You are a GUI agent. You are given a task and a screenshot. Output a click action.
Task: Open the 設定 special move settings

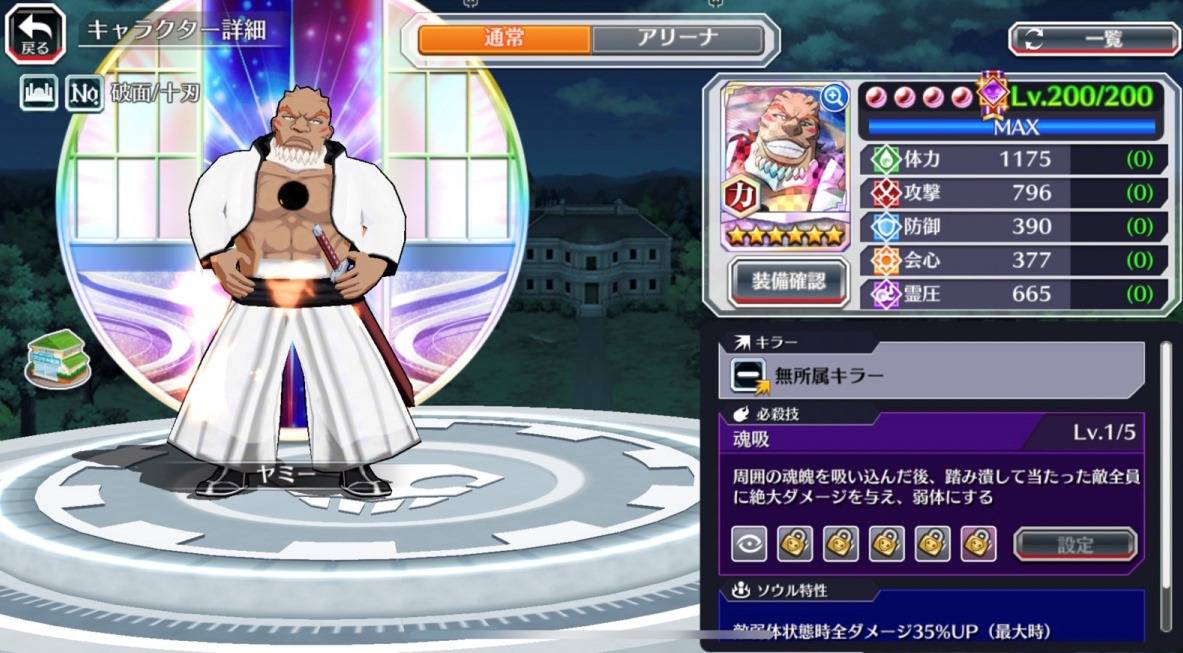click(x=1075, y=544)
